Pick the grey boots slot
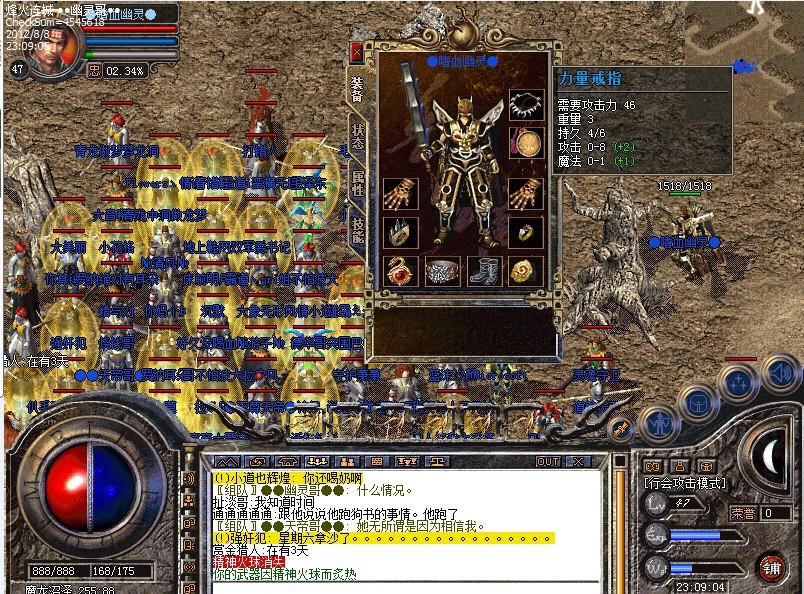The width and height of the screenshot is (804, 594). pos(483,270)
